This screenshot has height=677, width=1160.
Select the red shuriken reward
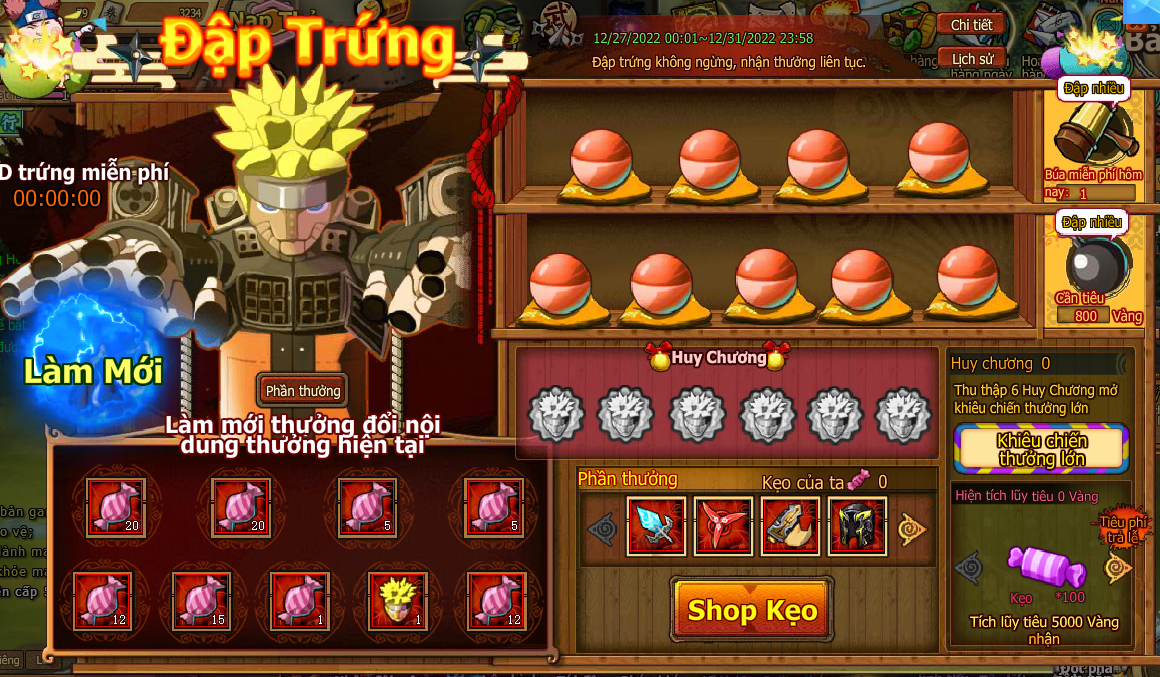723,526
